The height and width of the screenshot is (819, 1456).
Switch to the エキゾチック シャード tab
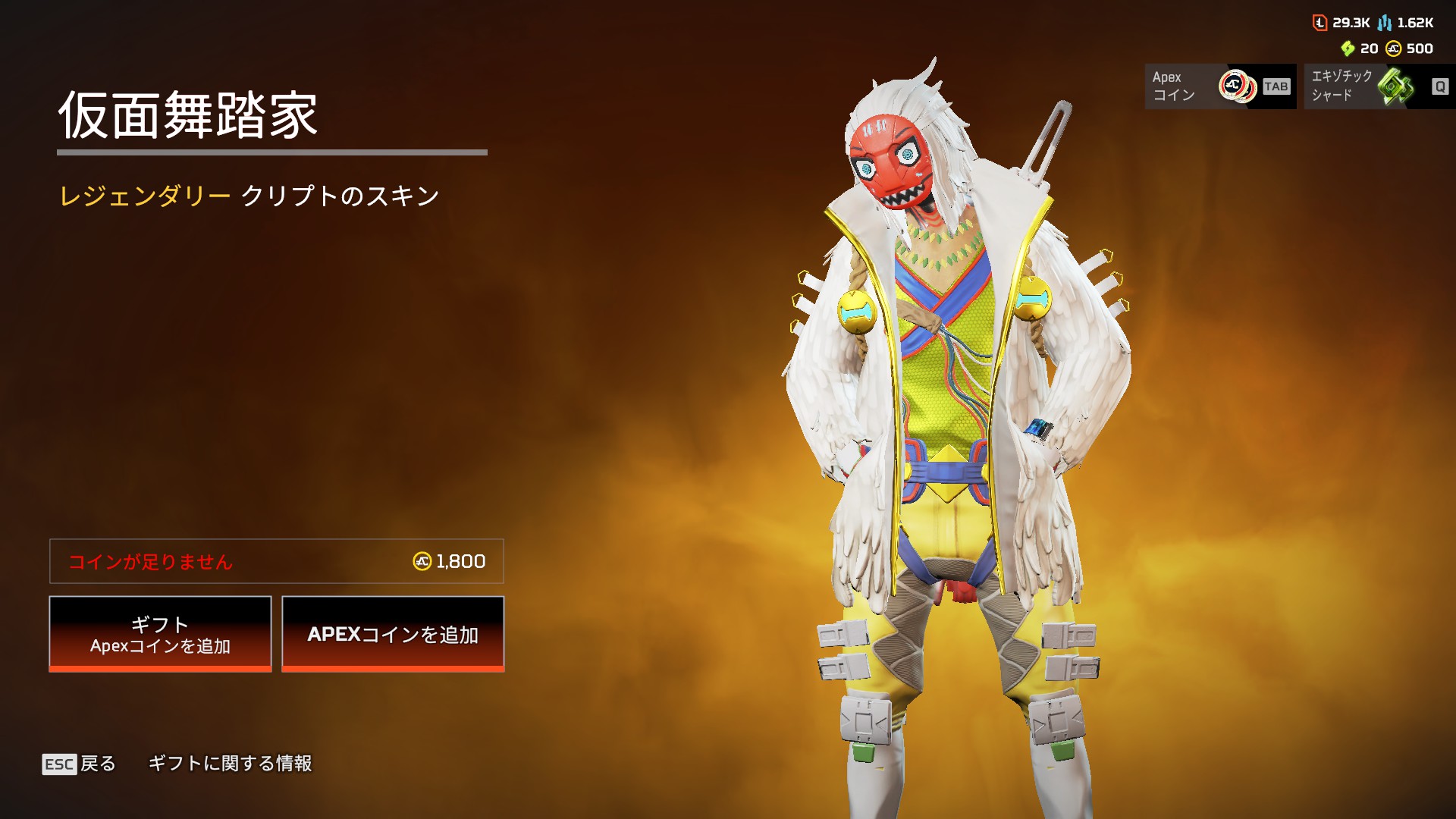click(x=1379, y=86)
